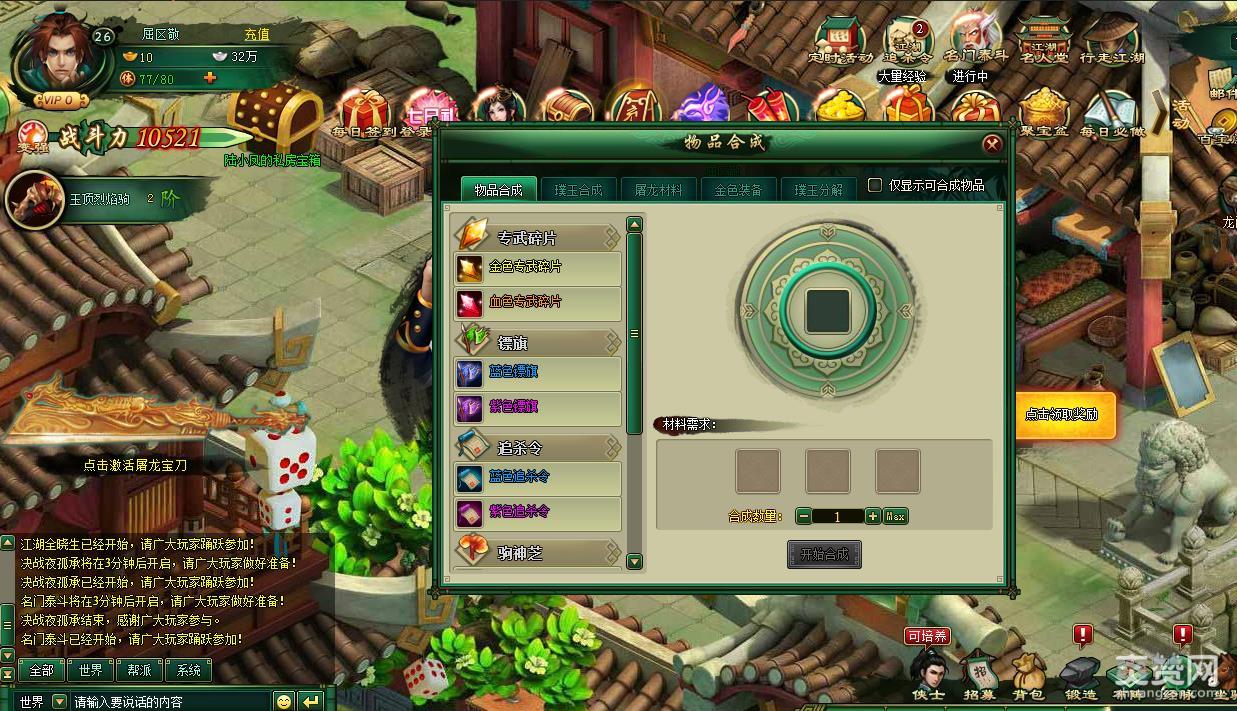Increase synthesis quantity with plus button
Screen dimensions: 1237x711
(x=872, y=516)
